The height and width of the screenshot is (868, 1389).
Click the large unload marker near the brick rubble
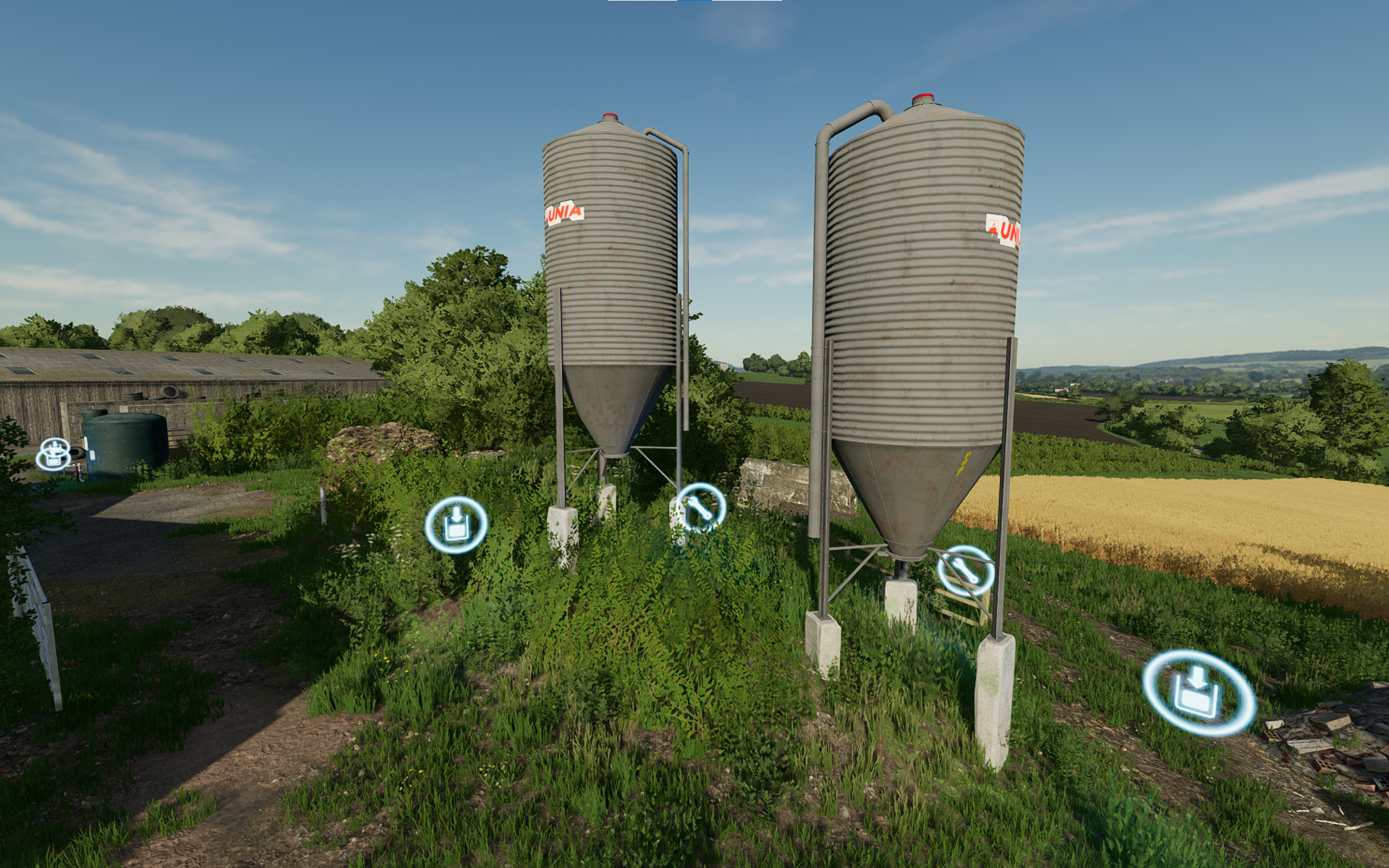[x=1198, y=692]
